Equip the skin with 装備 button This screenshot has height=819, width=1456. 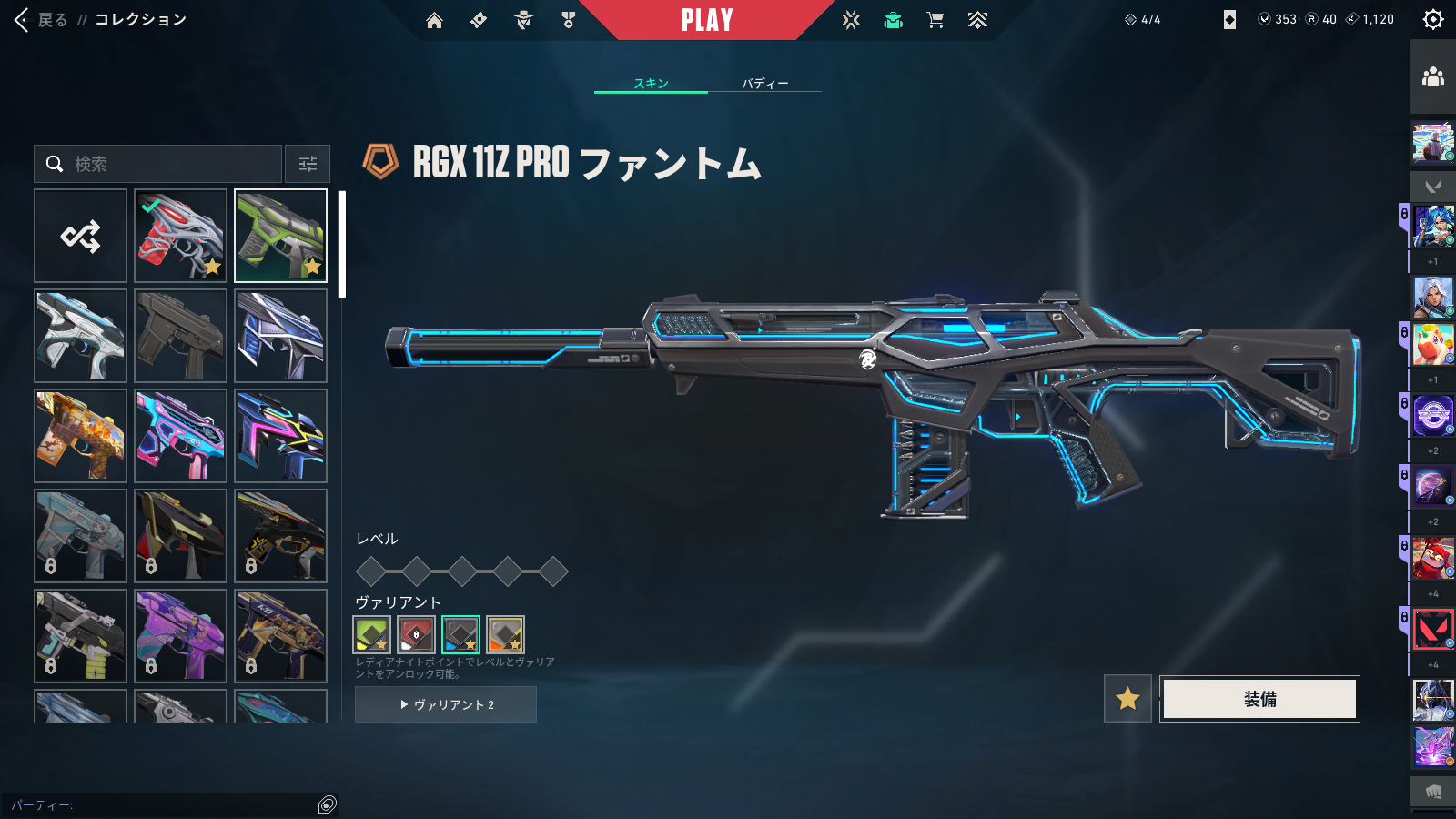pos(1259,699)
